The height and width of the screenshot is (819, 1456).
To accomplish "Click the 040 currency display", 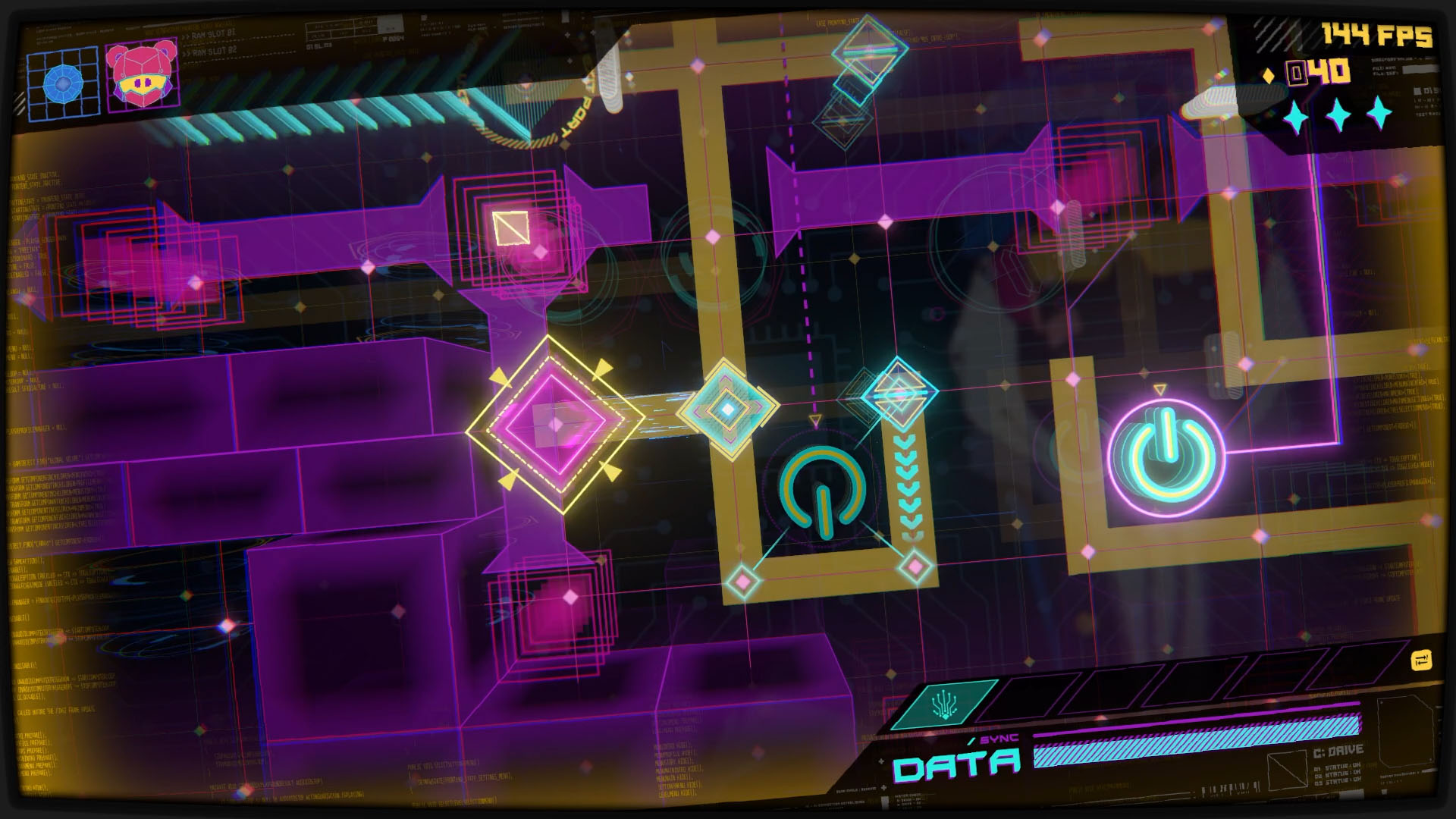I will (x=1317, y=72).
